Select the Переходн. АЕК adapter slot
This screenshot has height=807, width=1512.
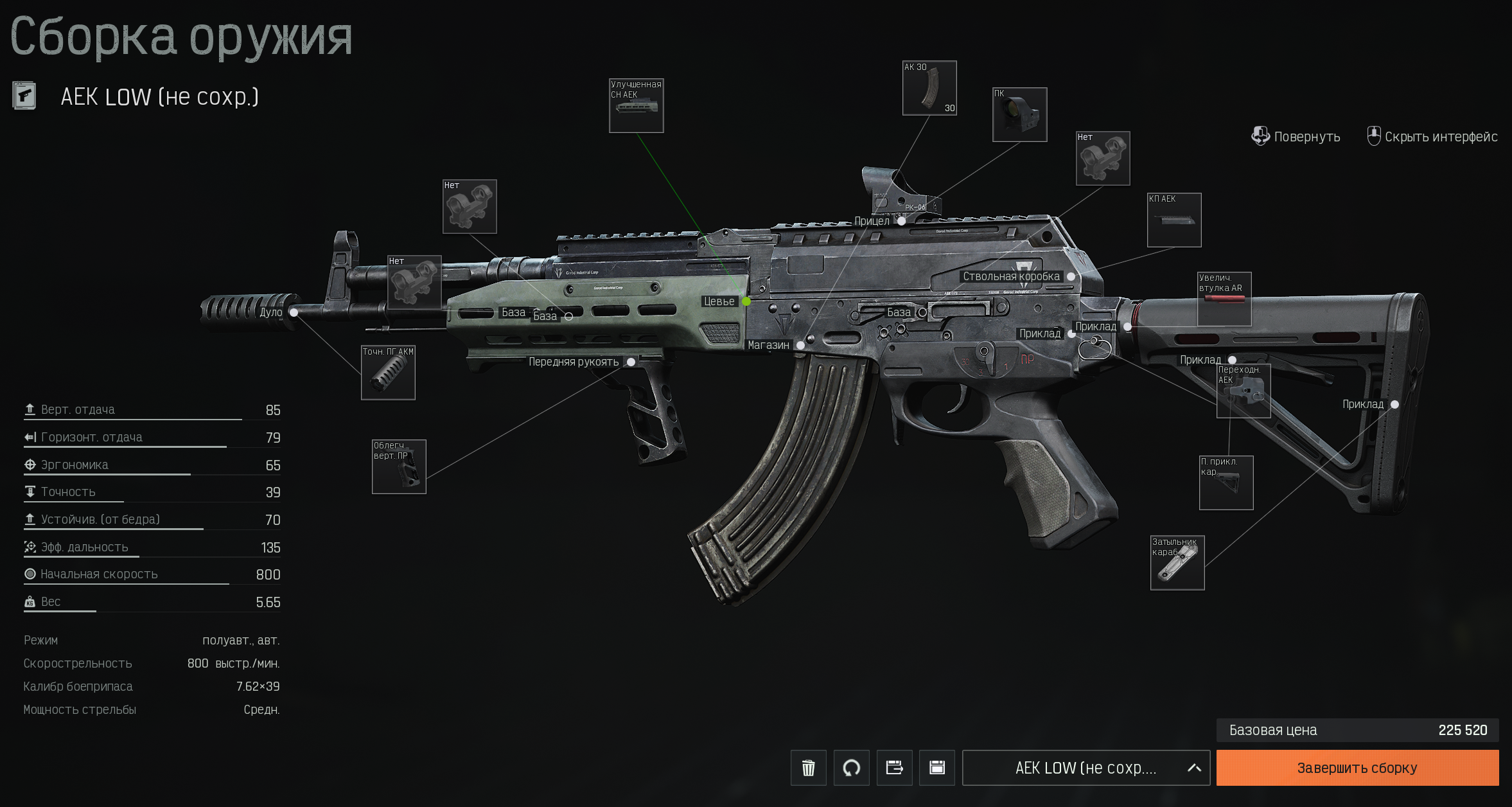pos(1243,391)
